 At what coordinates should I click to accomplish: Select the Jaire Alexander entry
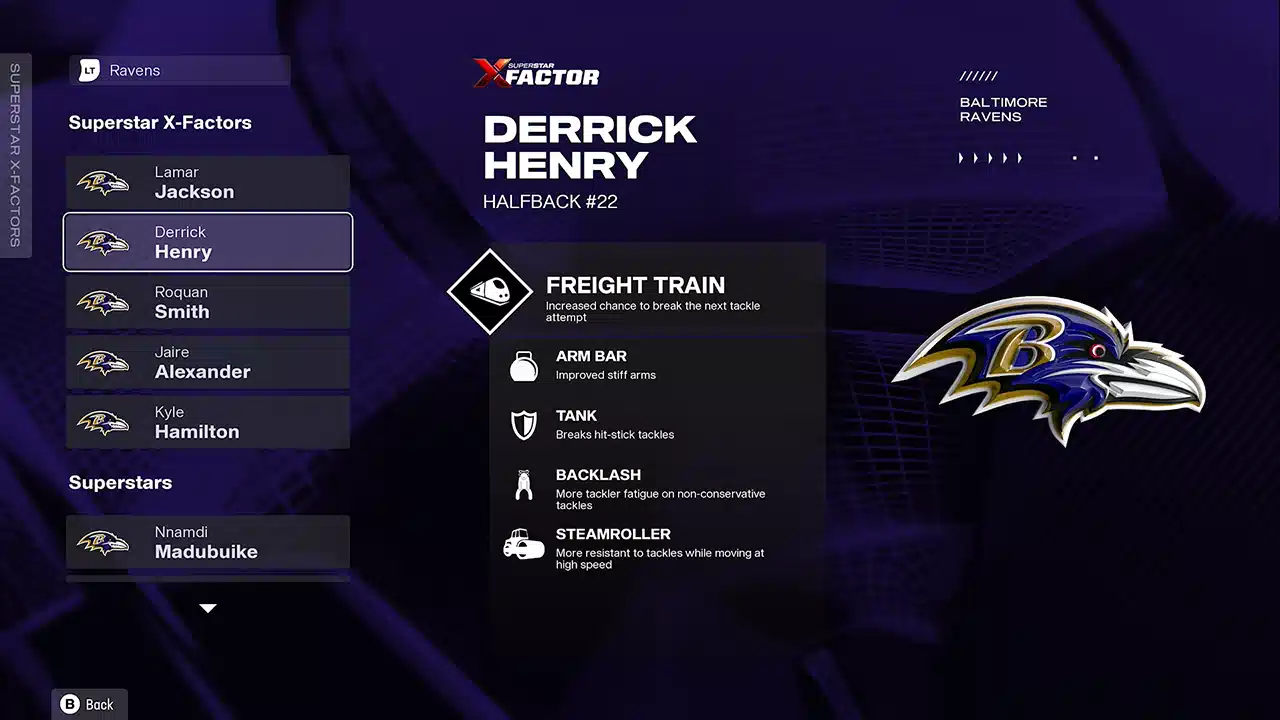coord(208,362)
